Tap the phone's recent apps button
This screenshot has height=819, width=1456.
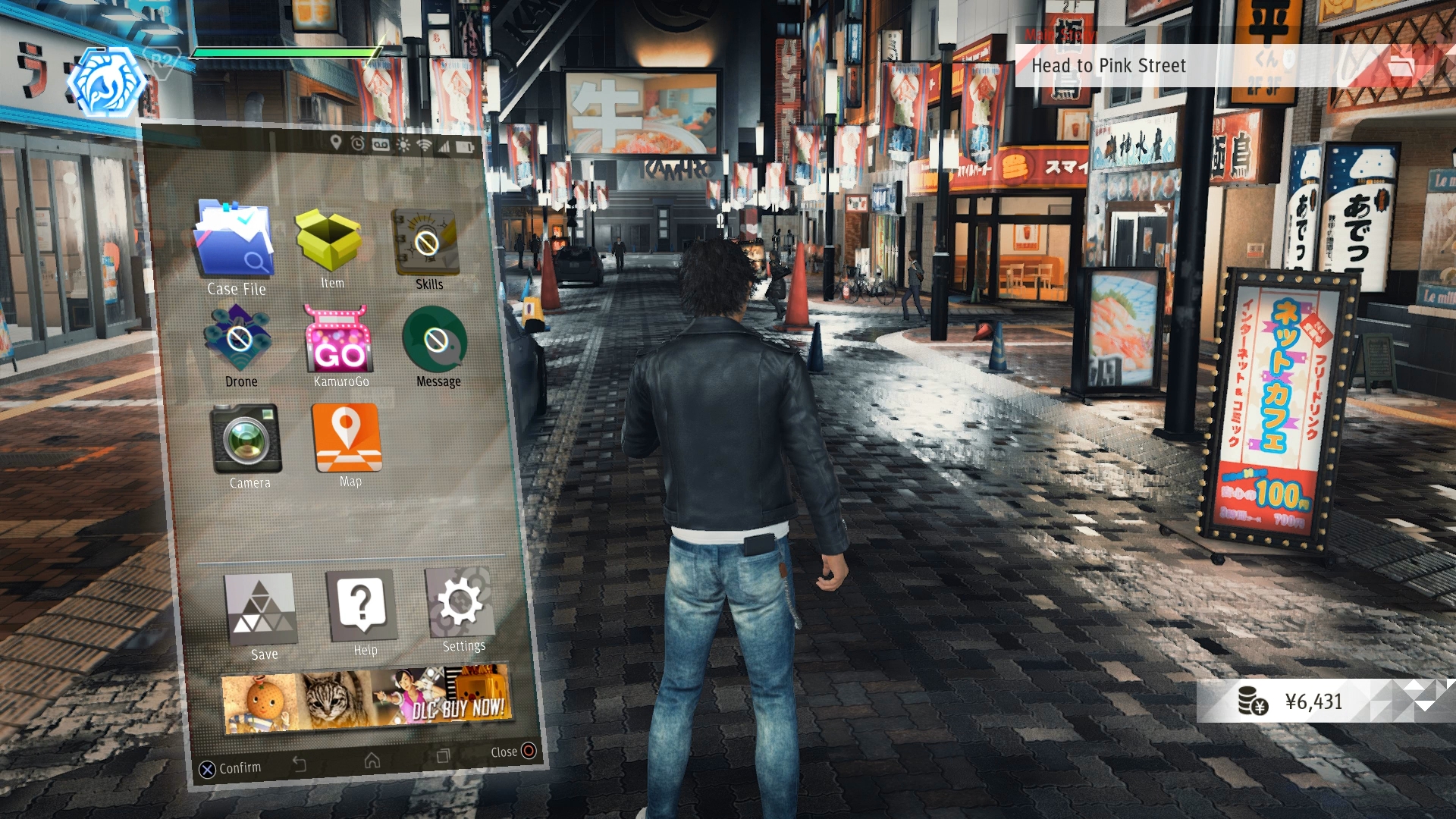(443, 756)
